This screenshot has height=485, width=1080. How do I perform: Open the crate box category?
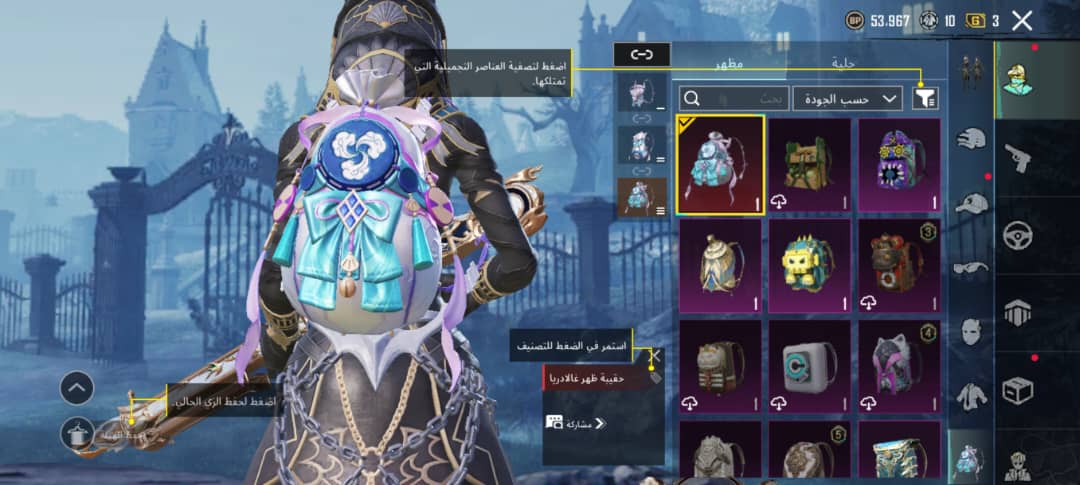pyautogui.click(x=1018, y=389)
